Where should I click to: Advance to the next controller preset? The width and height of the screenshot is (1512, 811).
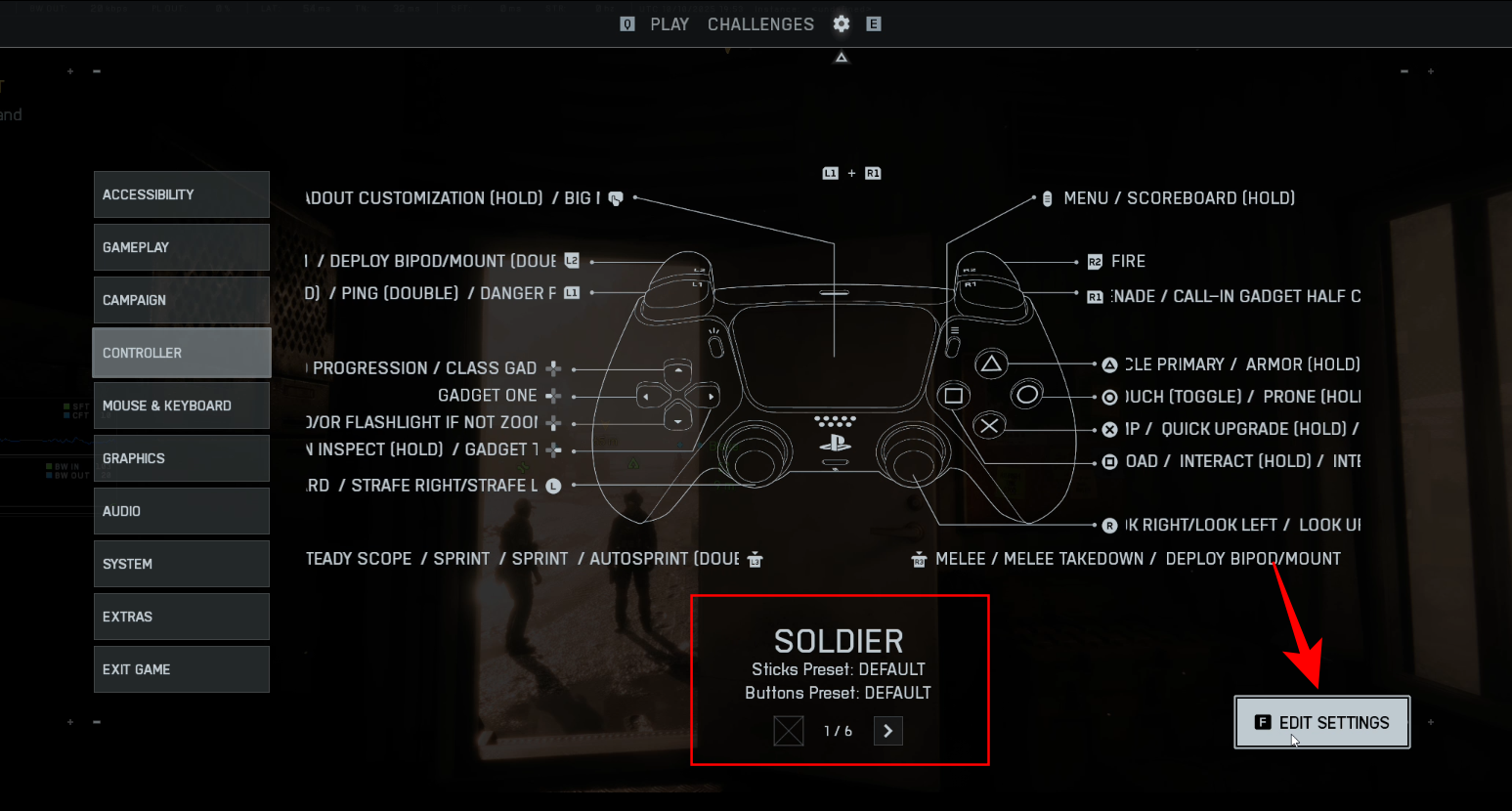[887, 731]
